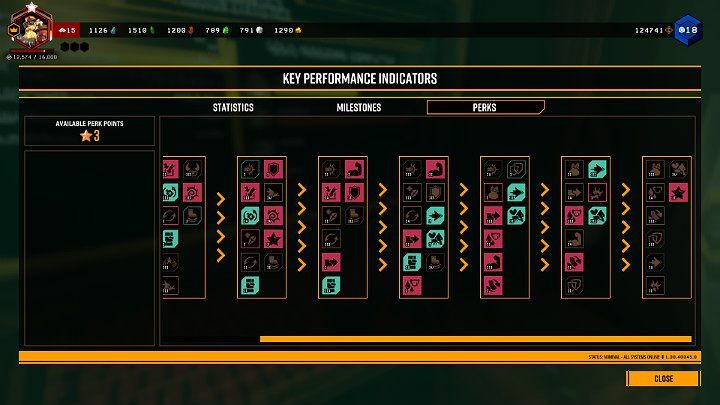Click the horizontal perk list scrollbar
Viewport: 720px width, 405px height.
click(x=475, y=339)
